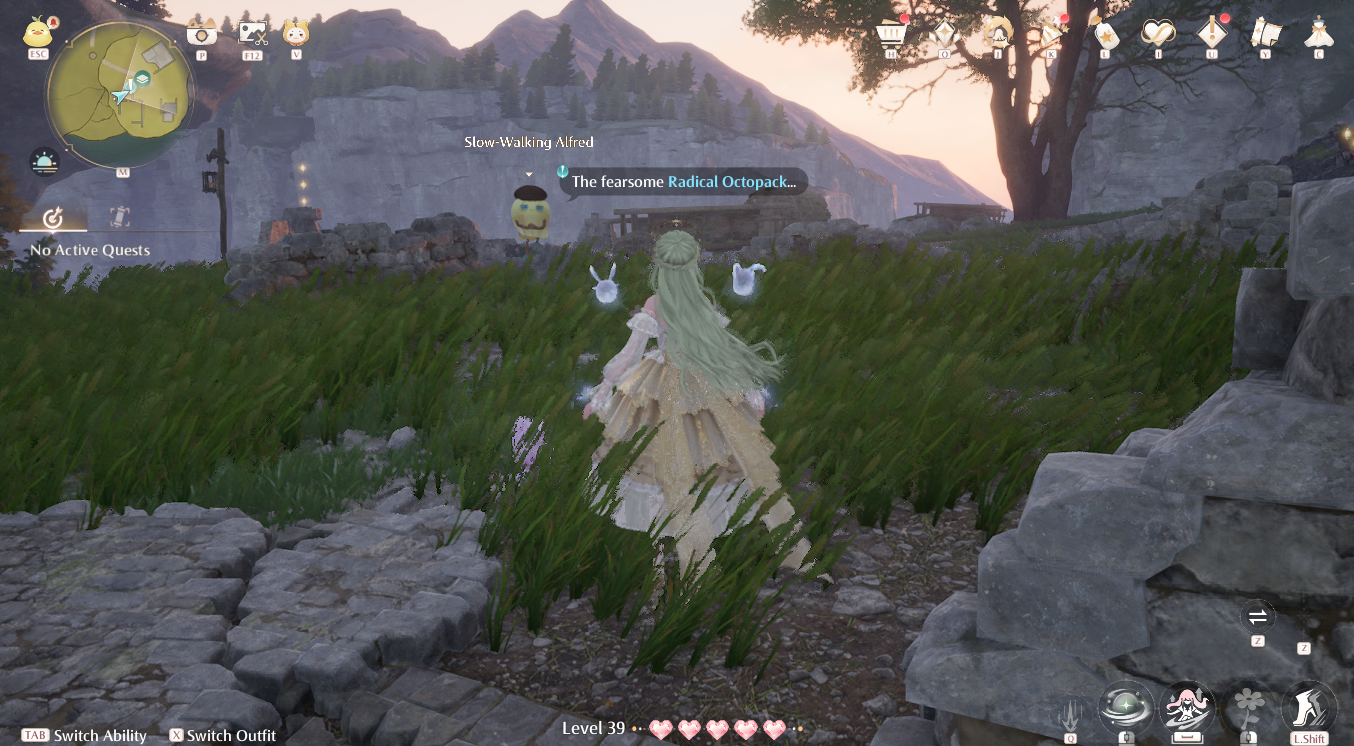Switch to the scroll tracker tab
This screenshot has width=1354, height=746.
pos(120,217)
